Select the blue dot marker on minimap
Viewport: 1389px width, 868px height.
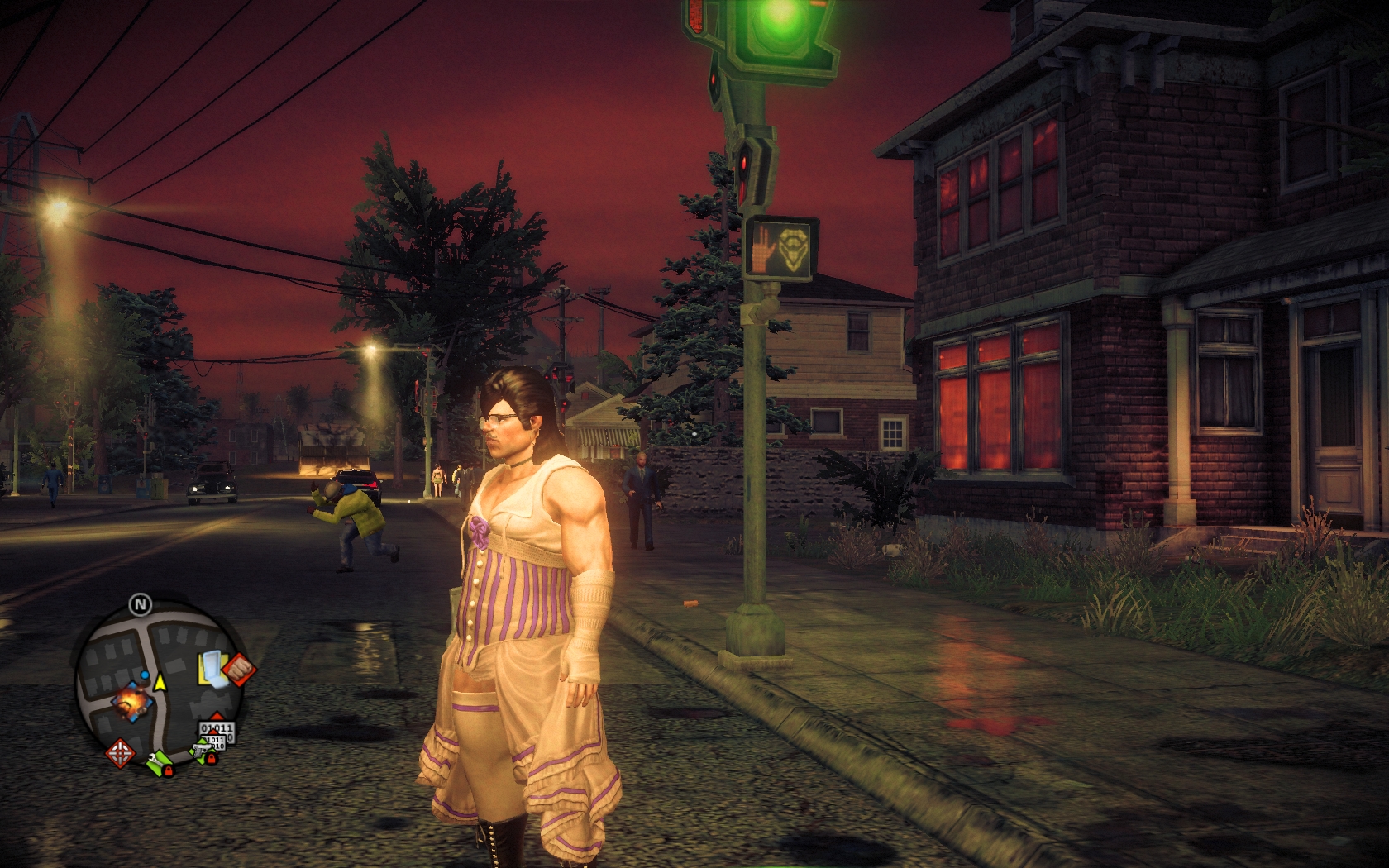pyautogui.click(x=146, y=676)
